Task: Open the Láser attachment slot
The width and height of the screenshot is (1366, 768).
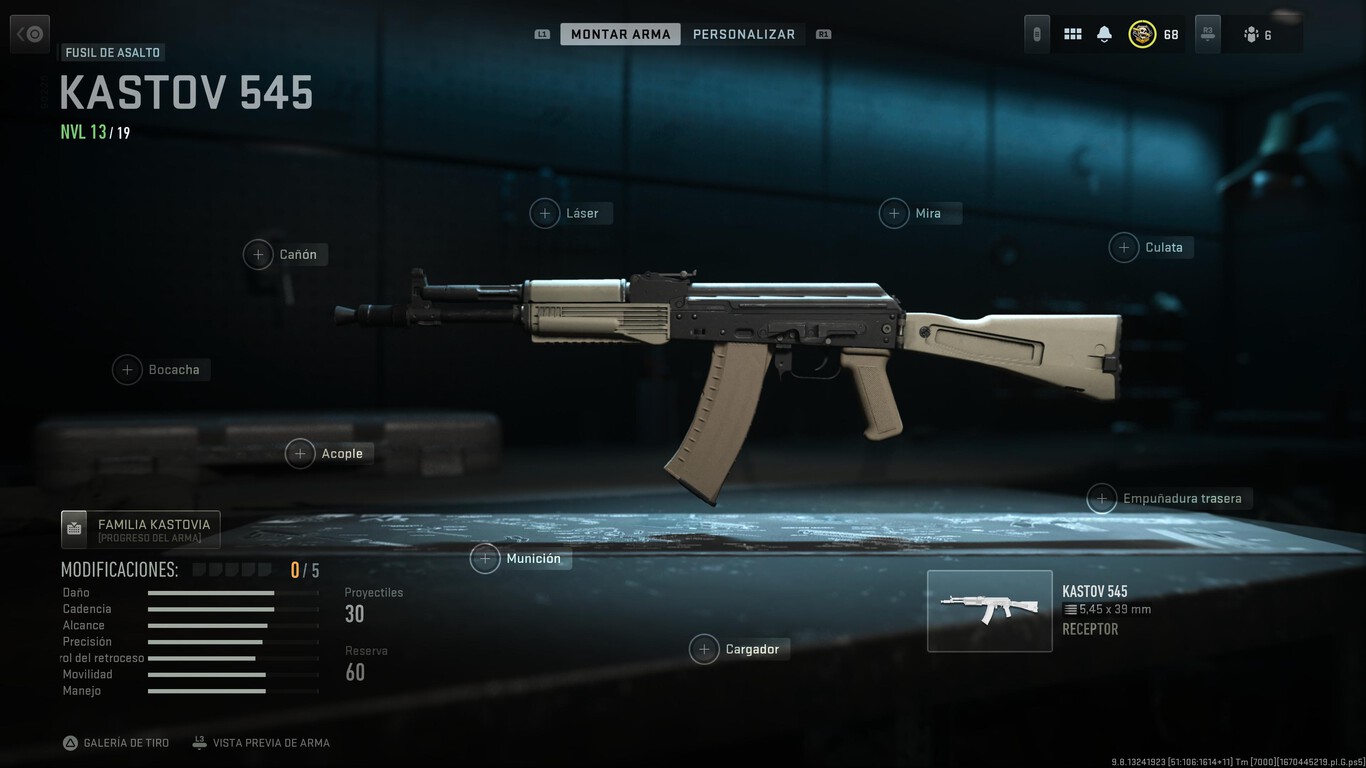Action: pyautogui.click(x=570, y=213)
